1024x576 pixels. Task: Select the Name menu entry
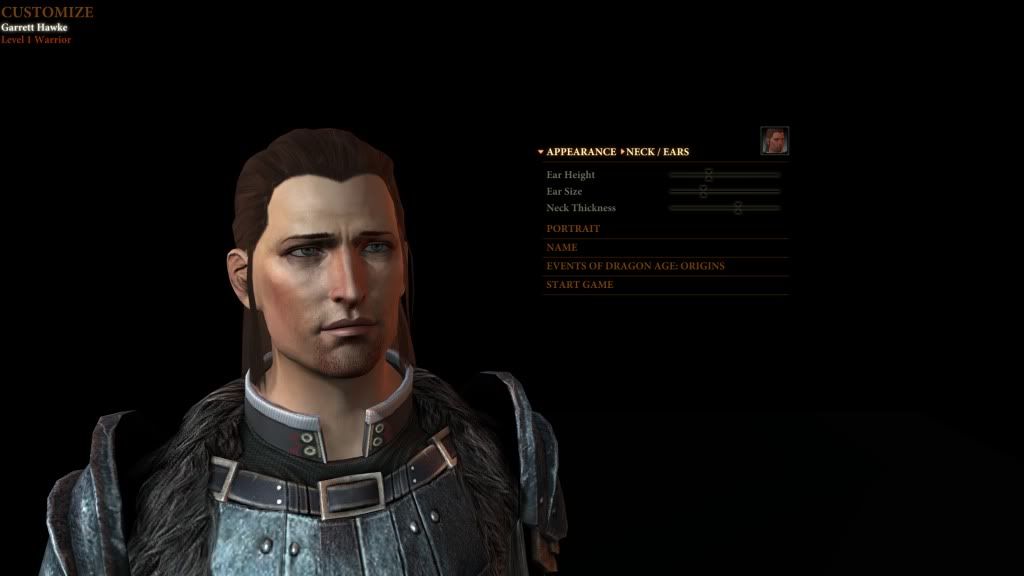(561, 247)
